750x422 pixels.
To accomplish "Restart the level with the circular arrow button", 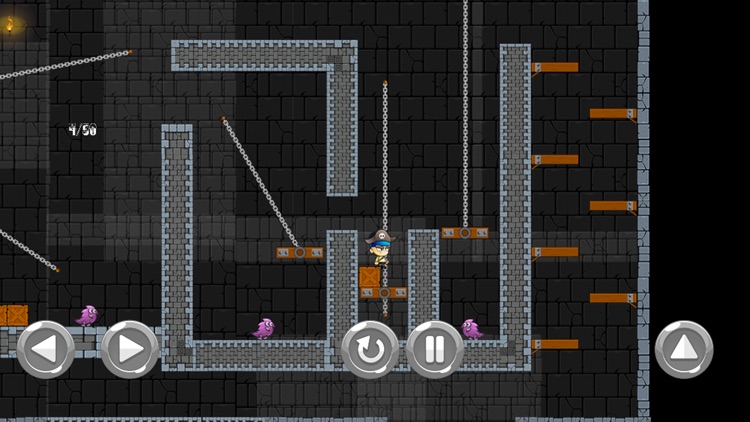I will (x=370, y=349).
